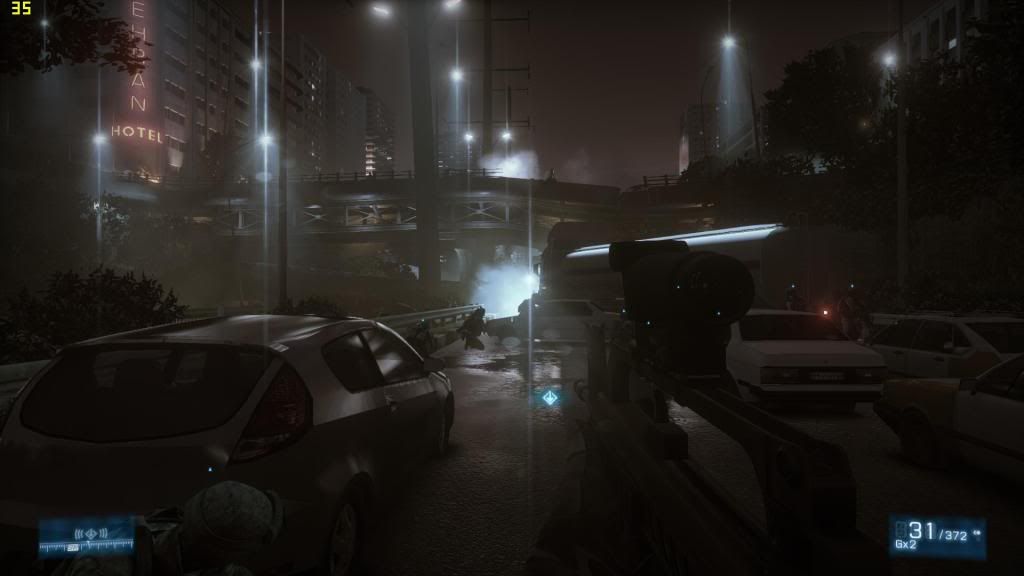Click the blue diamond objective marker

[549, 398]
